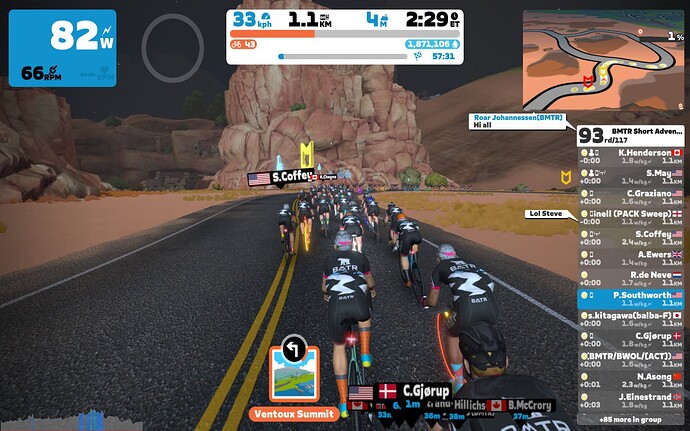This screenshot has width=690, height=431.
Task: Choose C.Gjørup in the rider list
Action: (x=630, y=338)
